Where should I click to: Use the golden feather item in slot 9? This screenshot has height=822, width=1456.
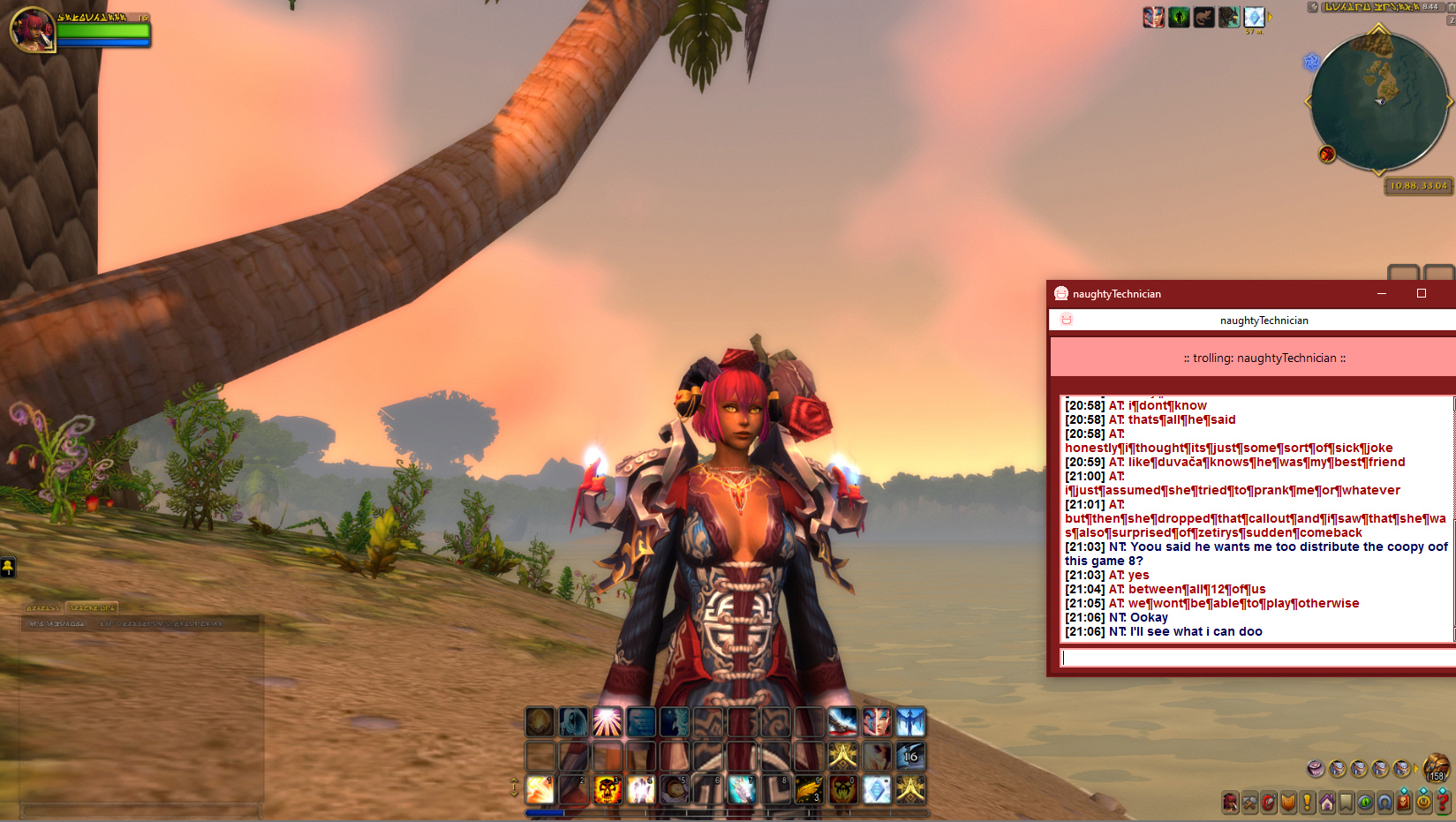tap(810, 789)
